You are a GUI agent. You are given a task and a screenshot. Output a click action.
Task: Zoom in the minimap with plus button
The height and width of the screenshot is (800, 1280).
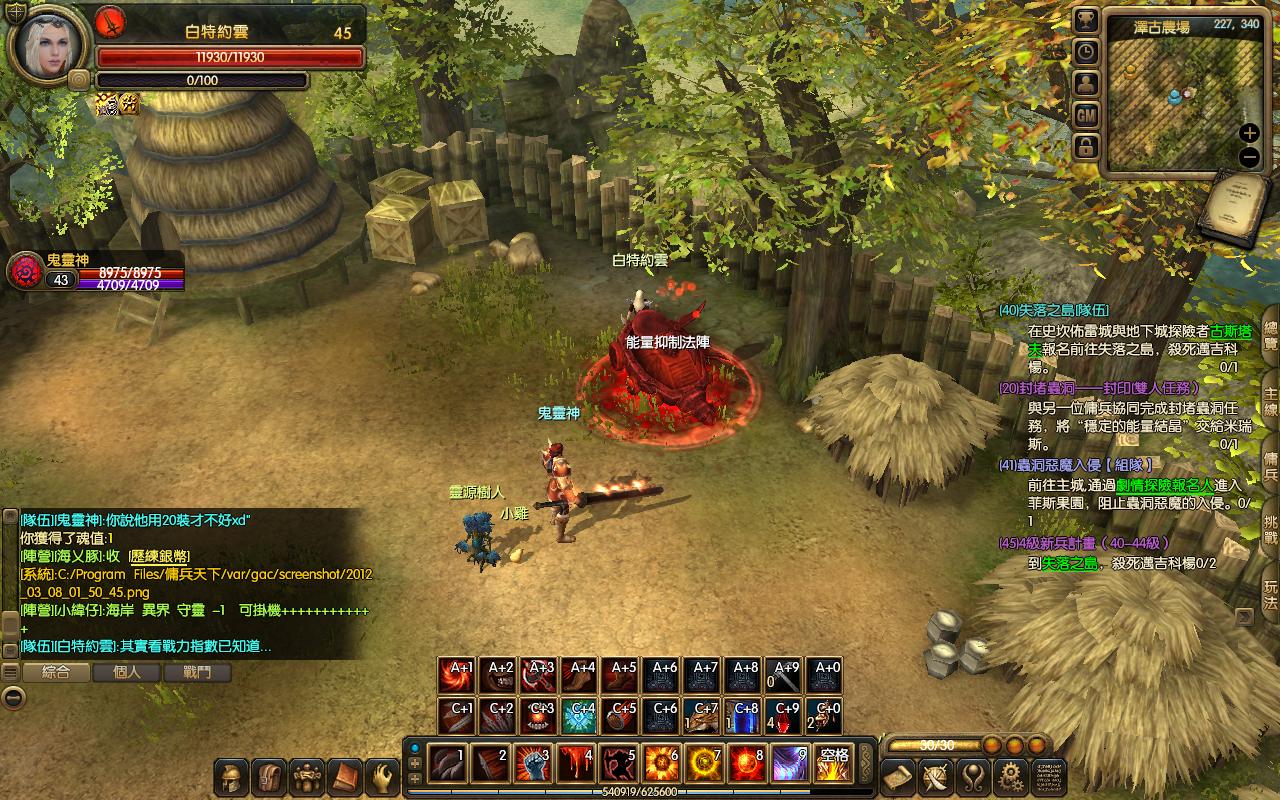pyautogui.click(x=1249, y=133)
